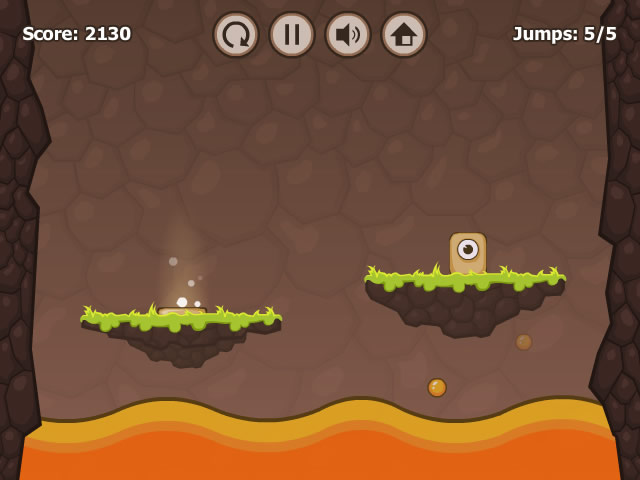Pause the game

[292, 35]
